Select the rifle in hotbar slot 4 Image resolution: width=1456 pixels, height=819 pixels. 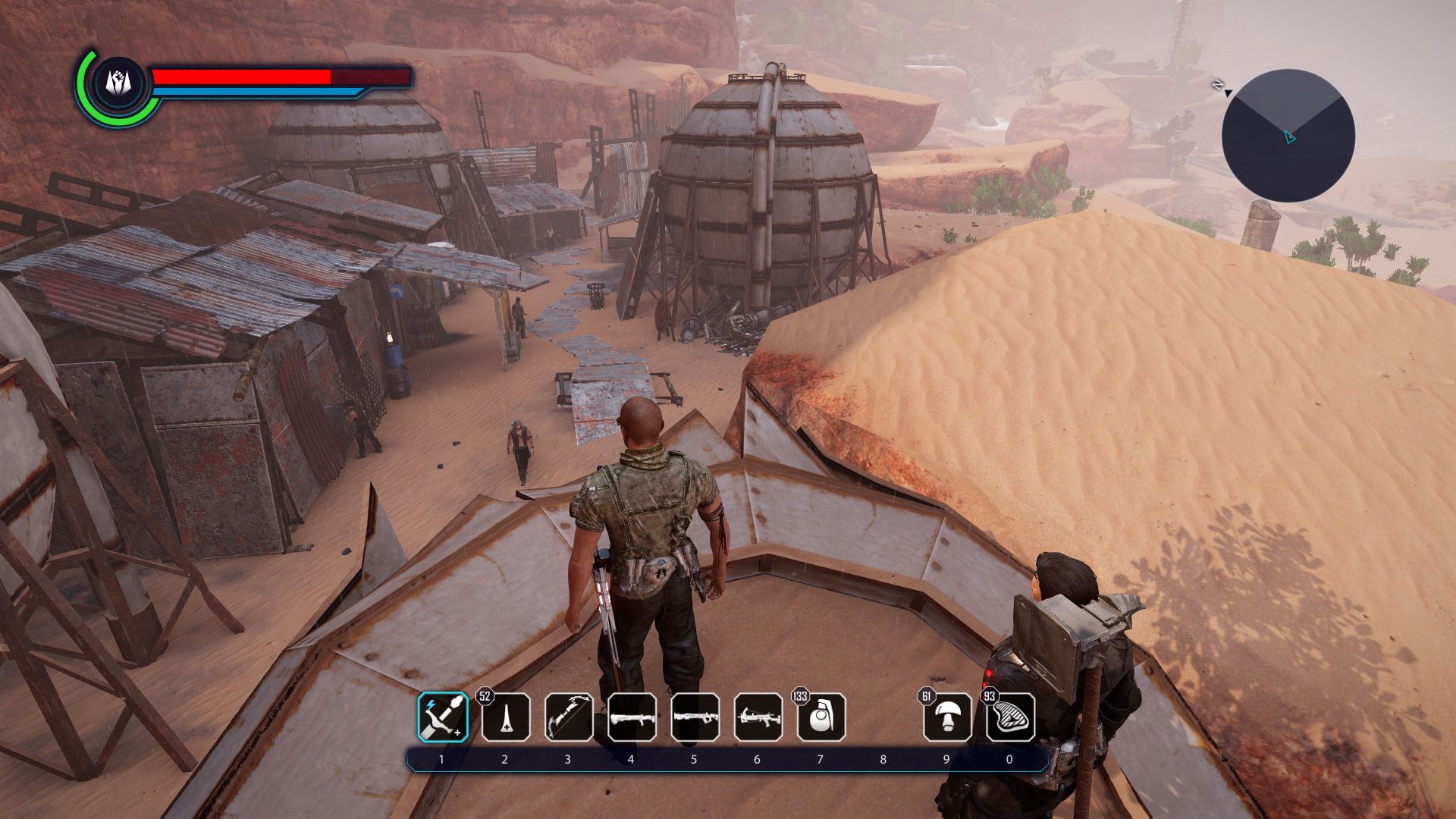[x=632, y=717]
